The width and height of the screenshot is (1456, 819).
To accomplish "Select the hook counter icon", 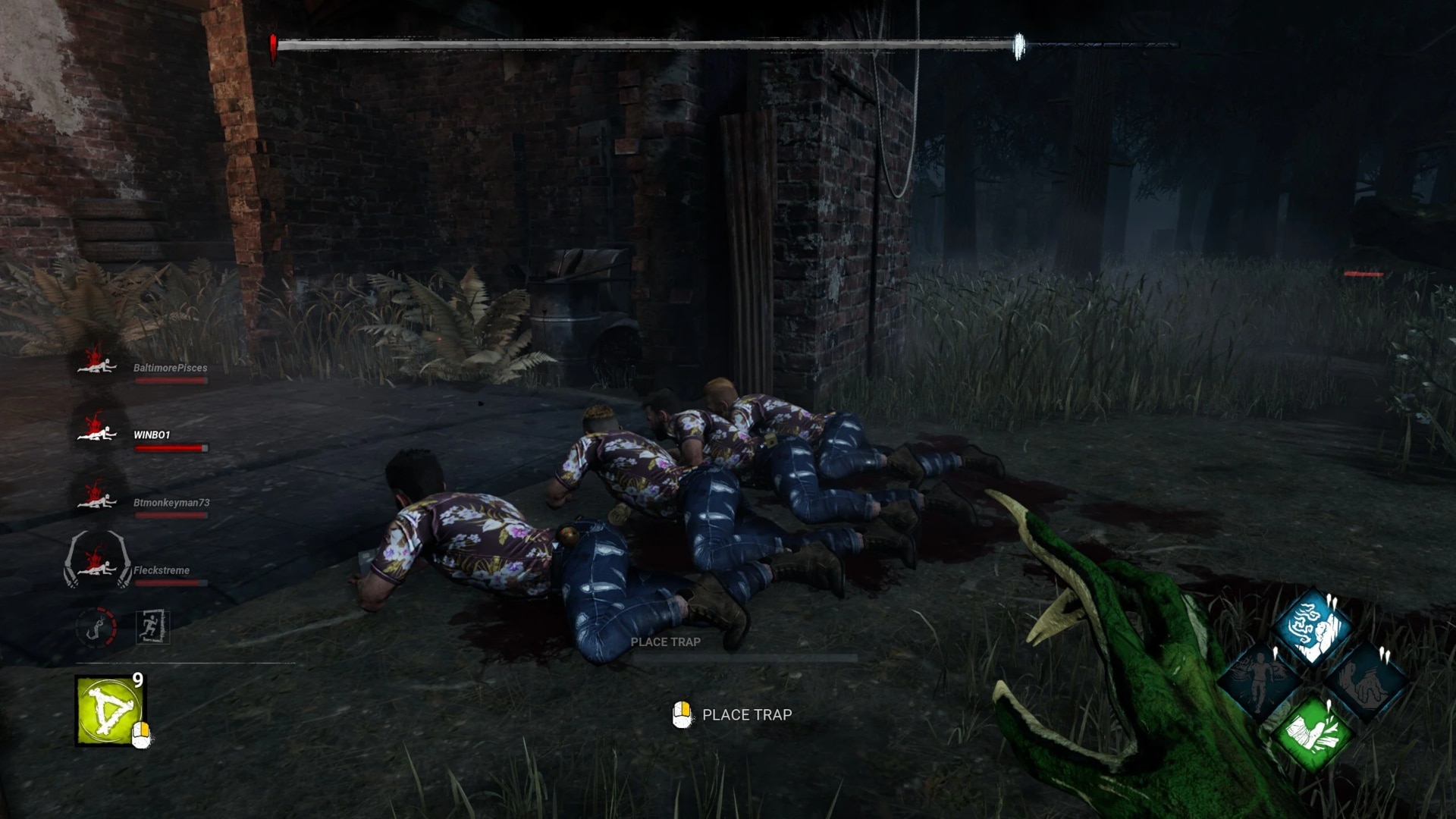I will (96, 625).
